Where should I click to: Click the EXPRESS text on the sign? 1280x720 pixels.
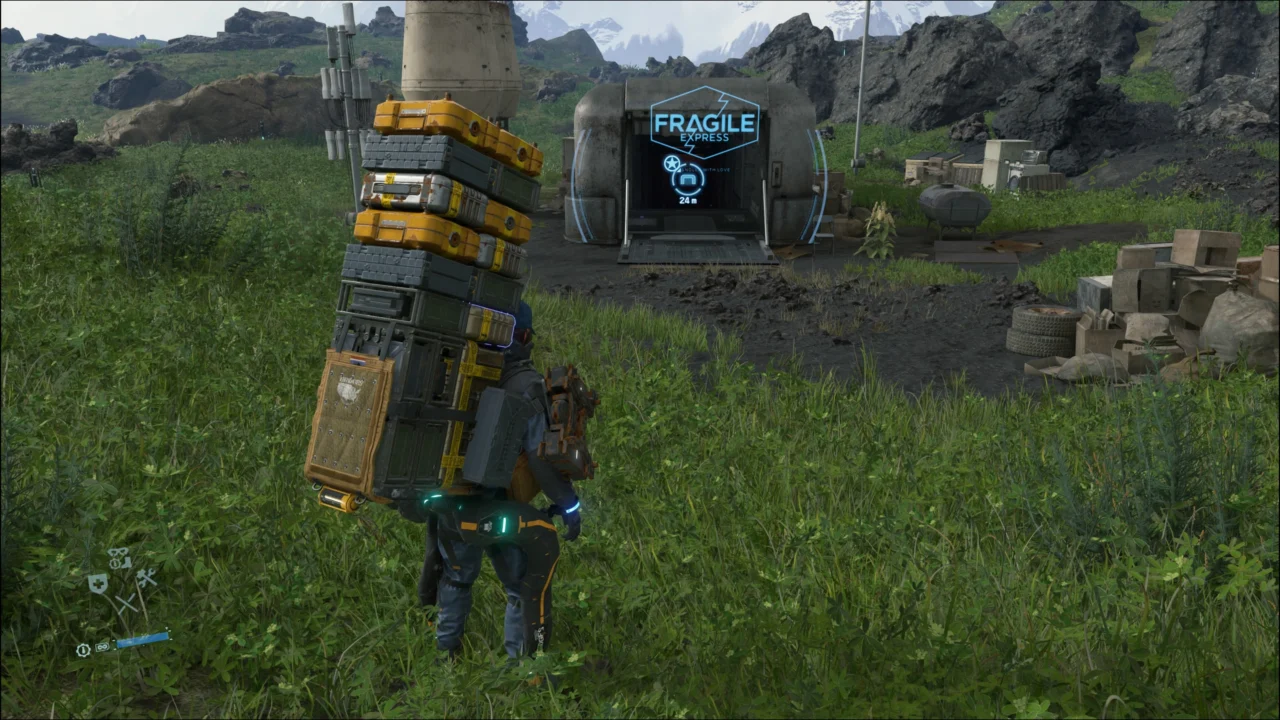point(705,137)
